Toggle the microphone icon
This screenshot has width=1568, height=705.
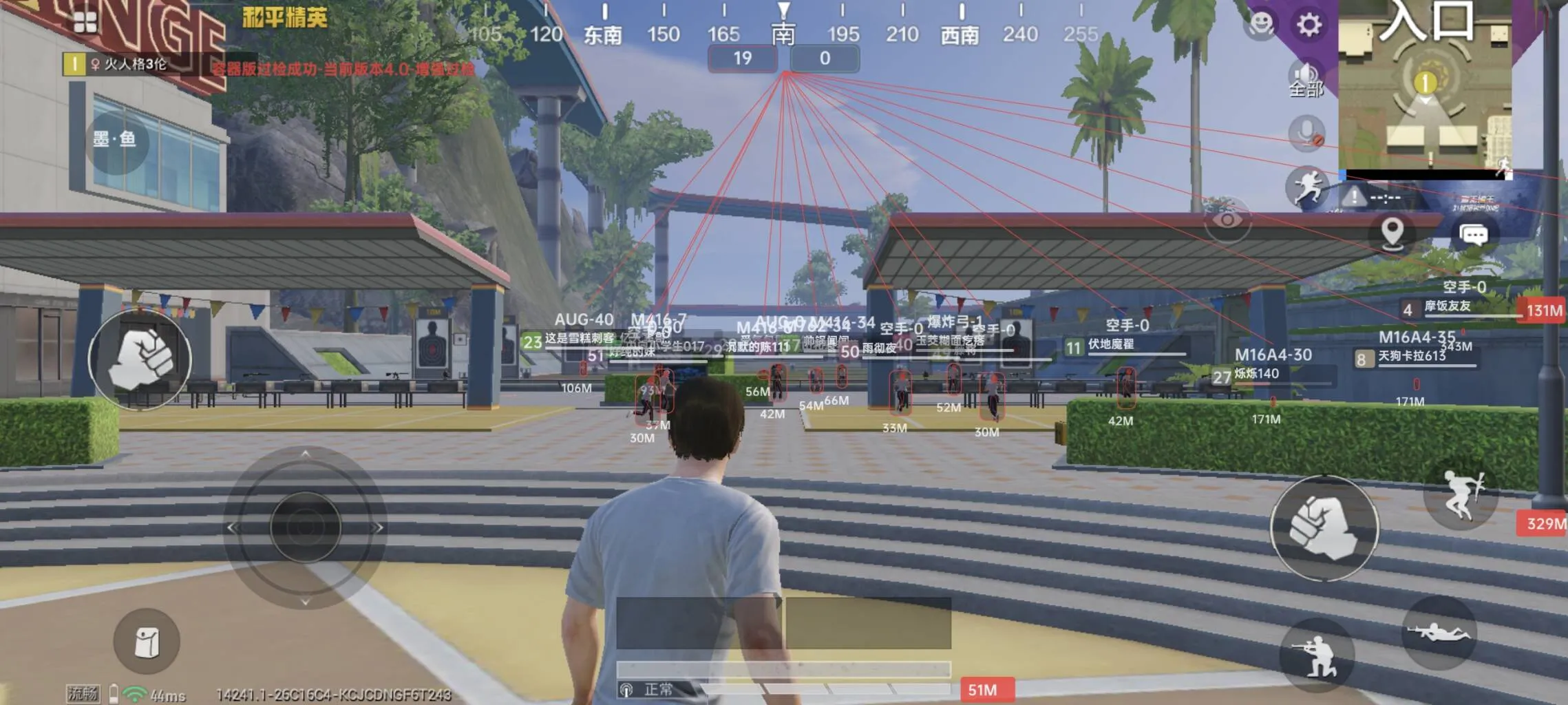1306,133
